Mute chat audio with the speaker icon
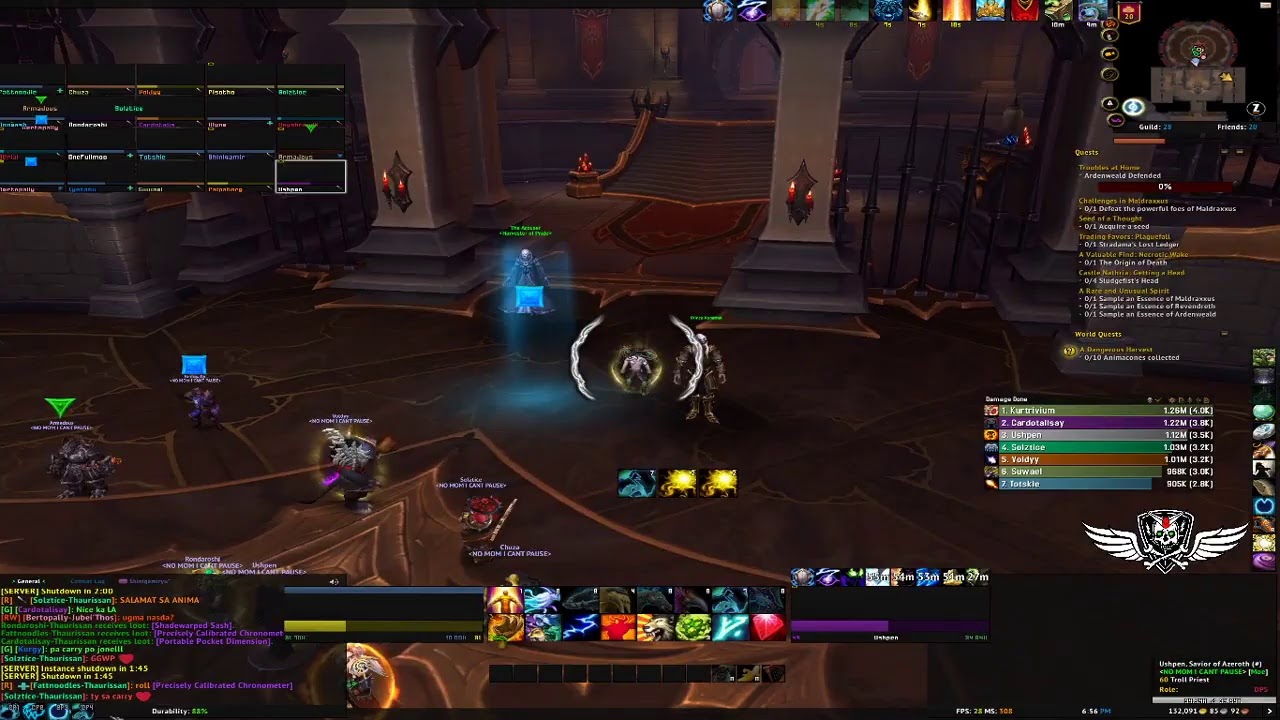 (333, 581)
